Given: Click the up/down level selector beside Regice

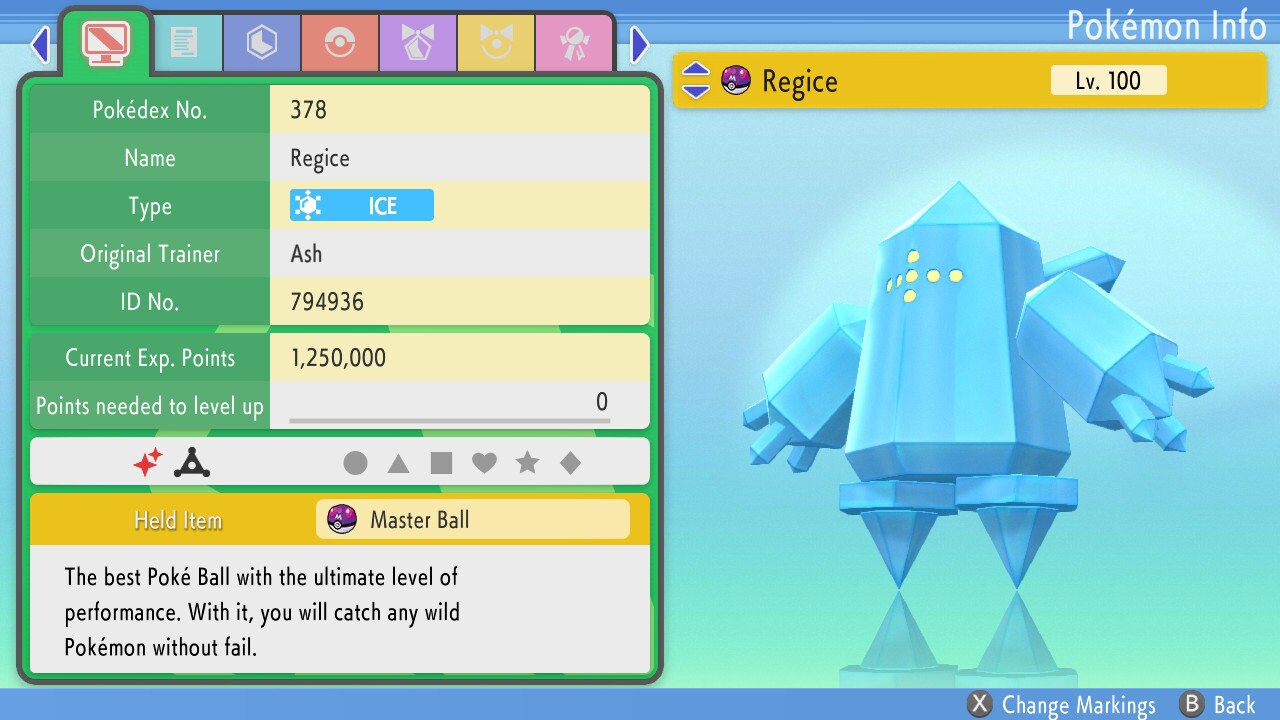Looking at the screenshot, I should [x=694, y=81].
